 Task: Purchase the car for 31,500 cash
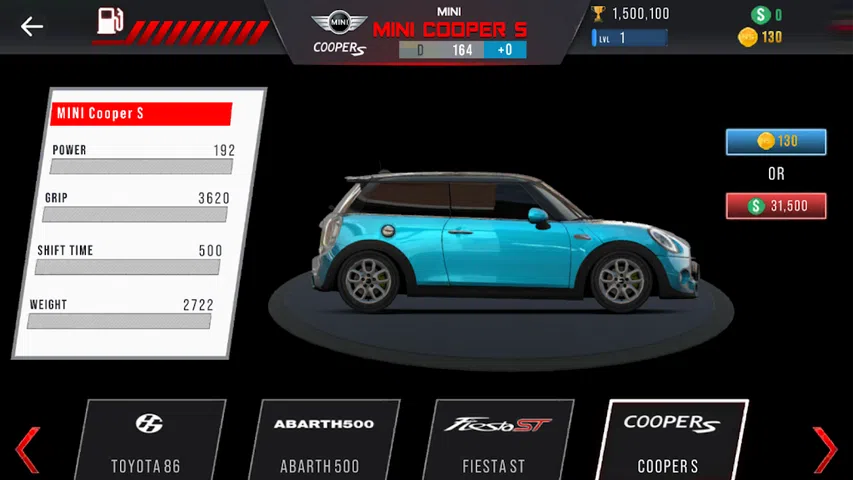(776, 206)
